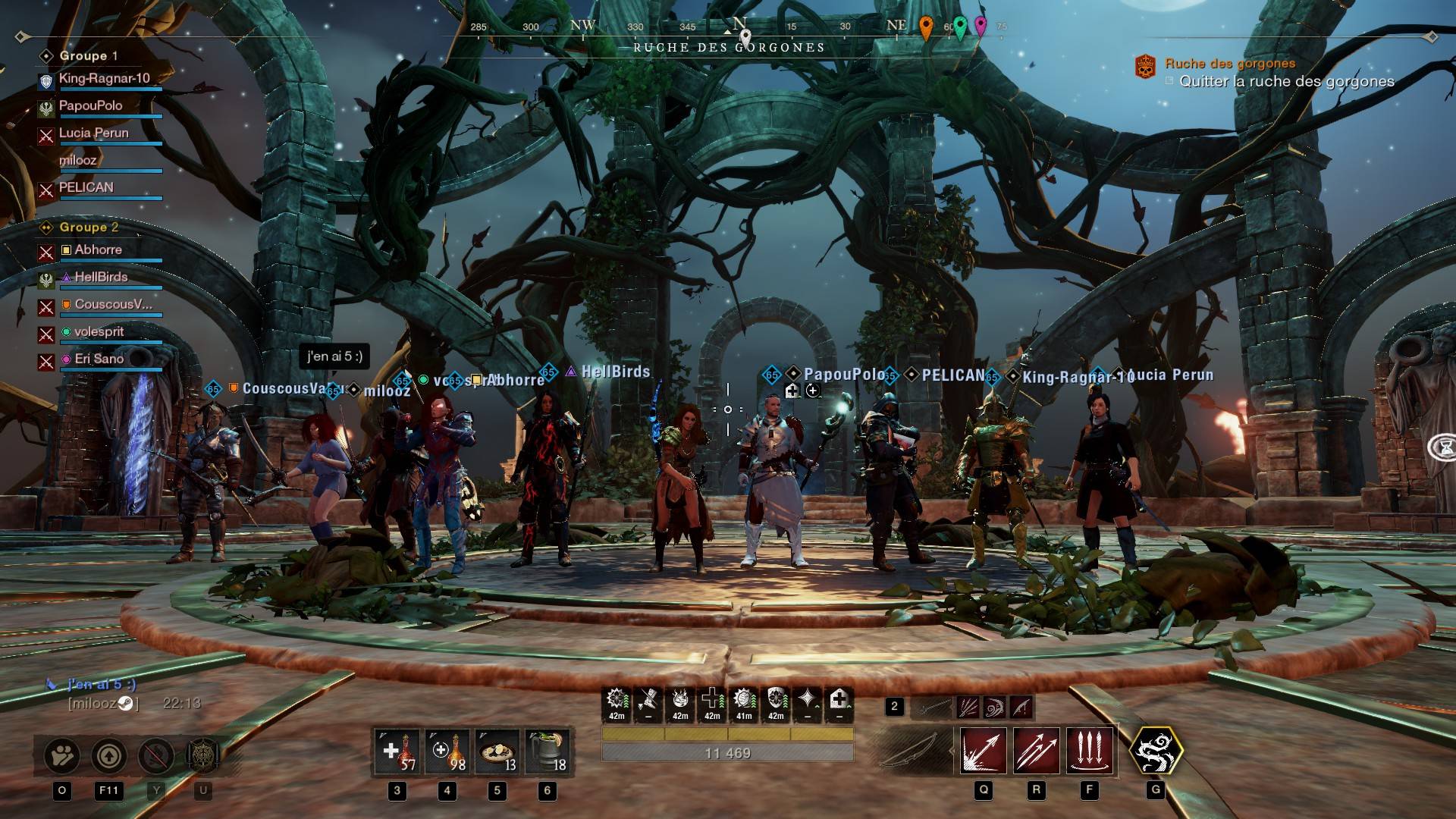Trigger the hexagonal heartrune ability

point(1156,751)
